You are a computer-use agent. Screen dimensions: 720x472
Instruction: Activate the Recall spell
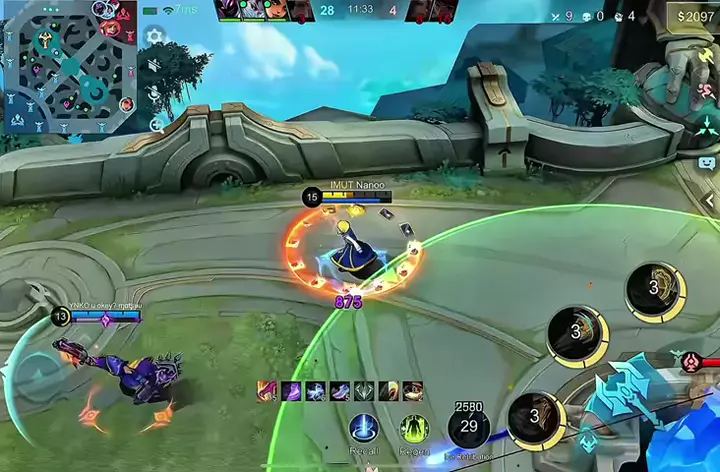364,429
